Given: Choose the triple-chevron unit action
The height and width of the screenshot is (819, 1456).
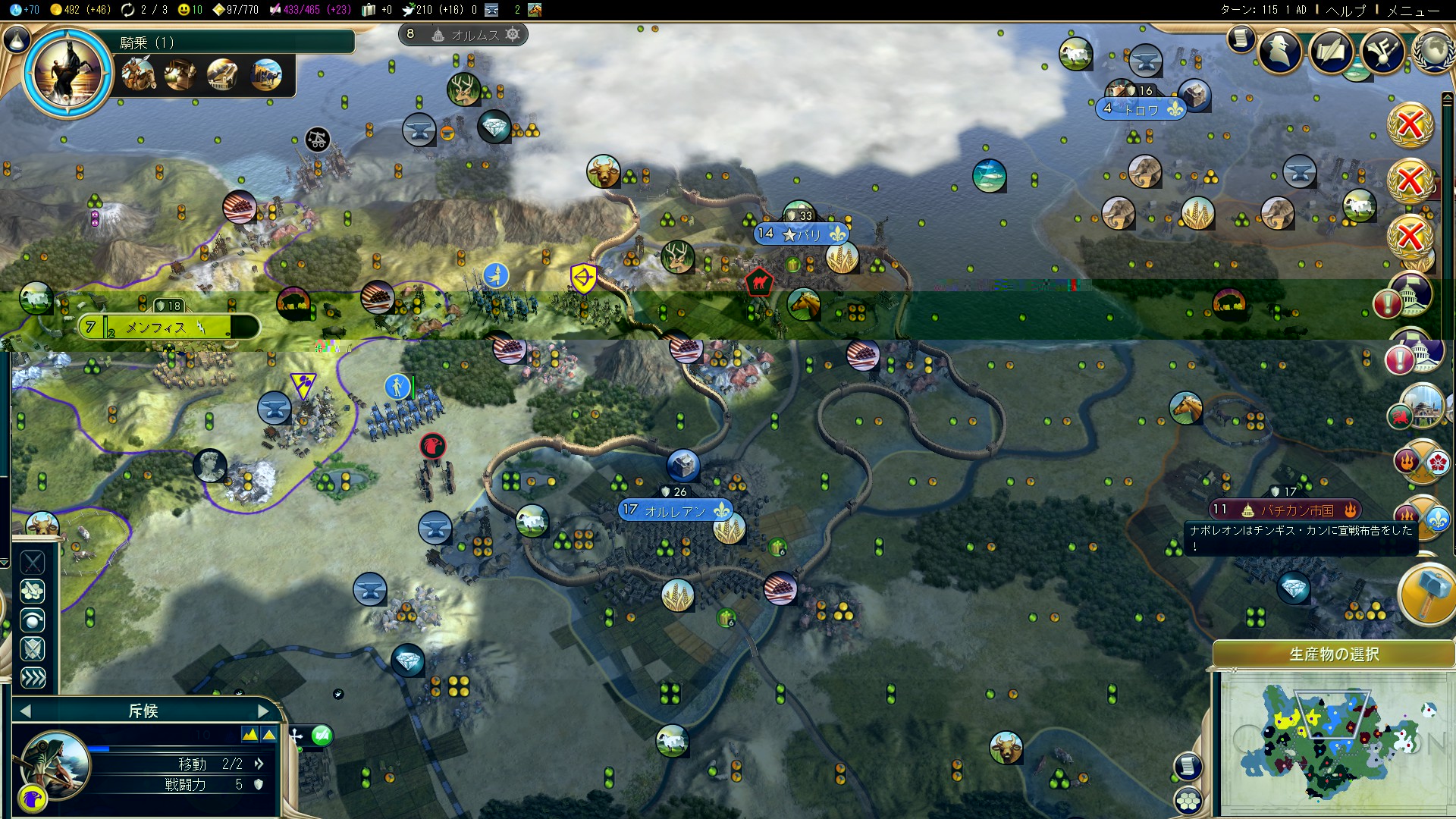Looking at the screenshot, I should pos(33,678).
